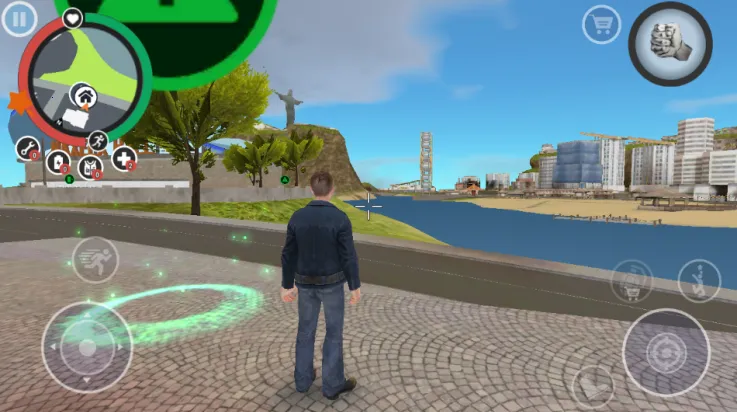Viewport: 737px width, 412px height.
Task: Pause the game with the pause button
Action: [18, 19]
